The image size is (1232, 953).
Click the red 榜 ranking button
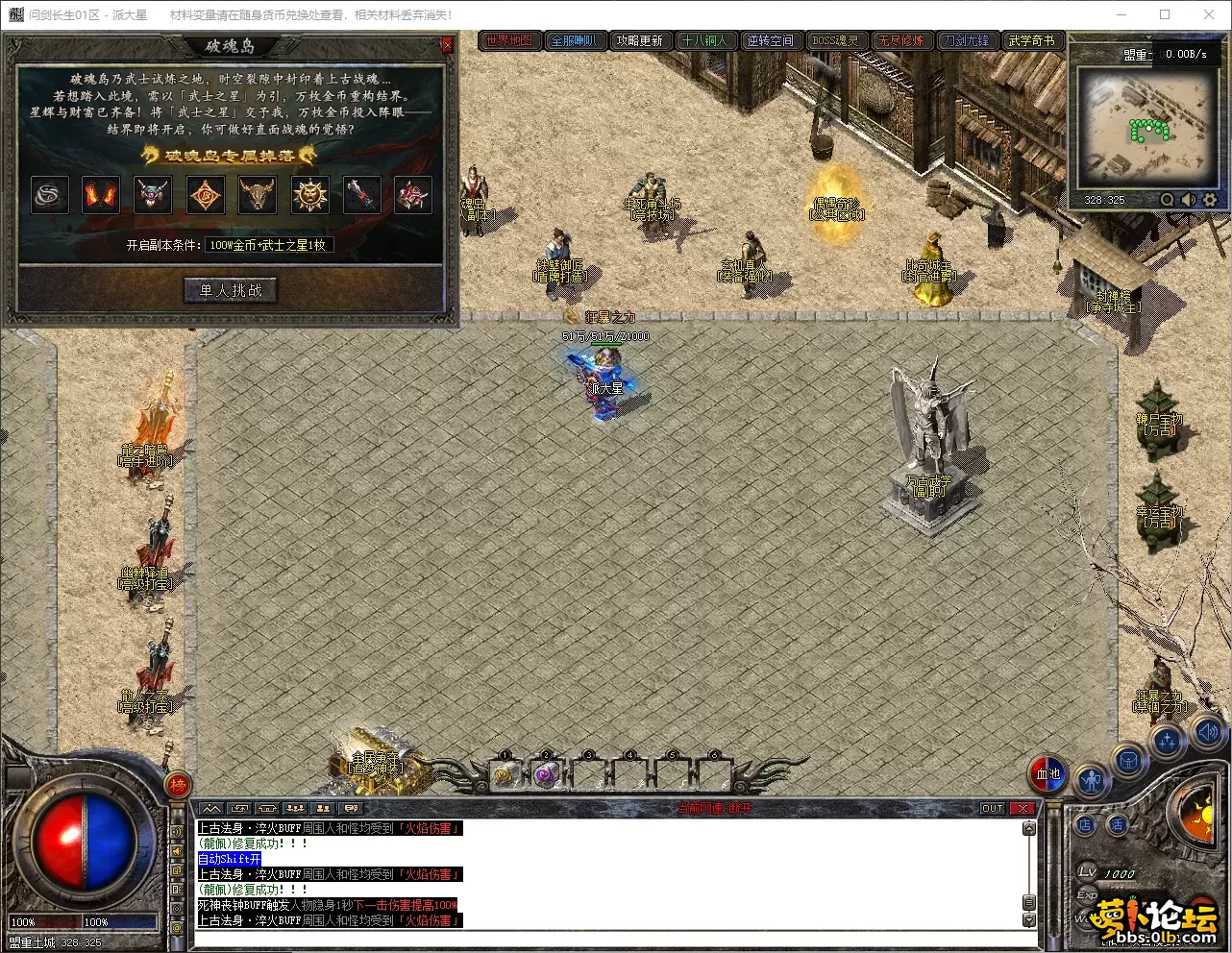coord(178,786)
